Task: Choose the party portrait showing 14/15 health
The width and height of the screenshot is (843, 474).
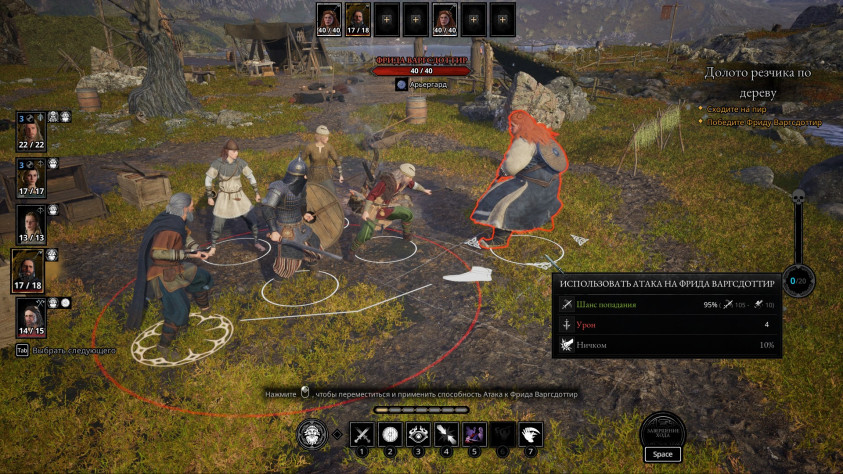Action: coord(30,316)
